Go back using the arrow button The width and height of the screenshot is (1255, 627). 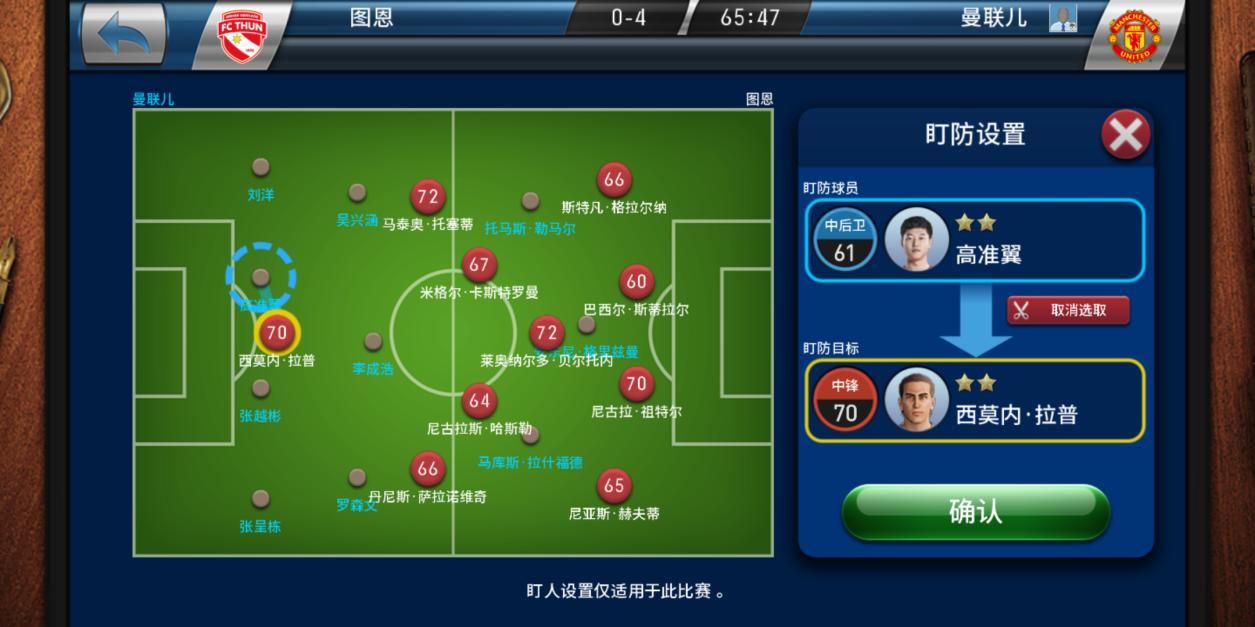coord(123,34)
